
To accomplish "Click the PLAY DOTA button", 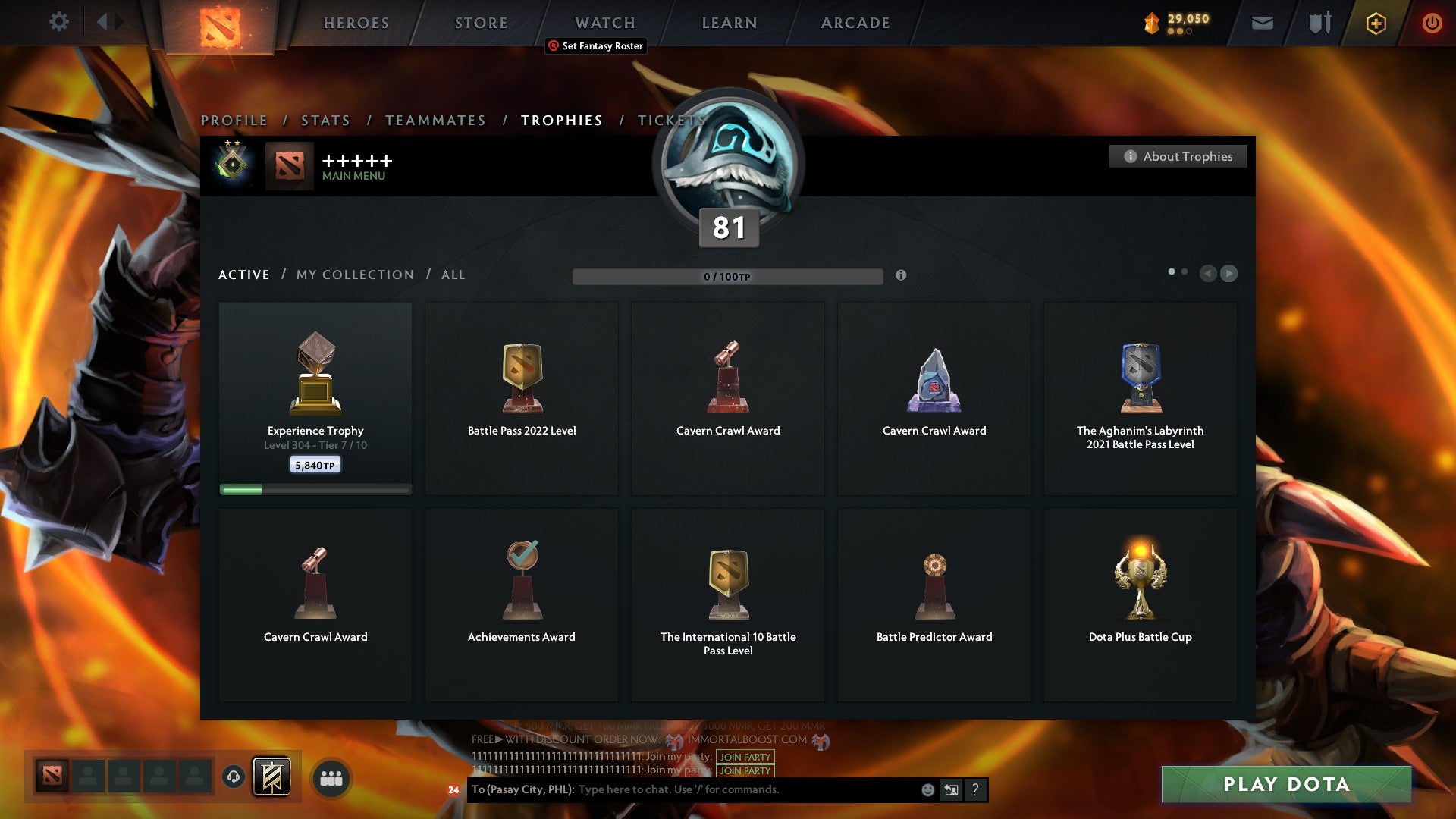I will point(1284,785).
